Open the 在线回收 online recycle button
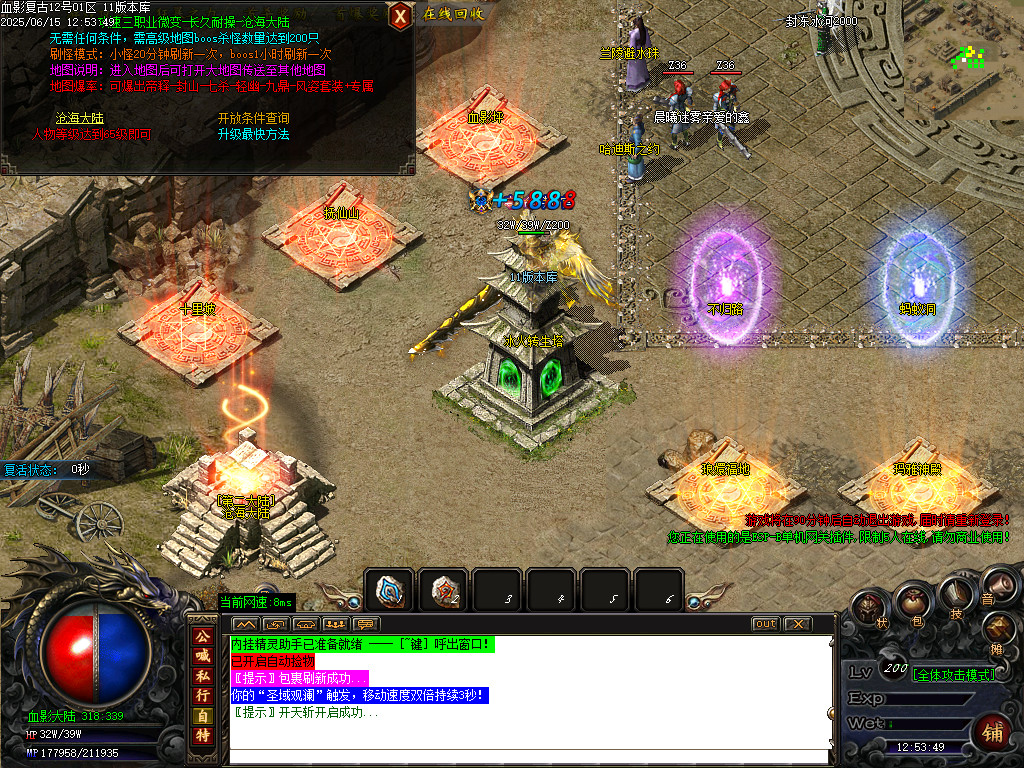Viewport: 1024px width, 768px height. pos(453,14)
